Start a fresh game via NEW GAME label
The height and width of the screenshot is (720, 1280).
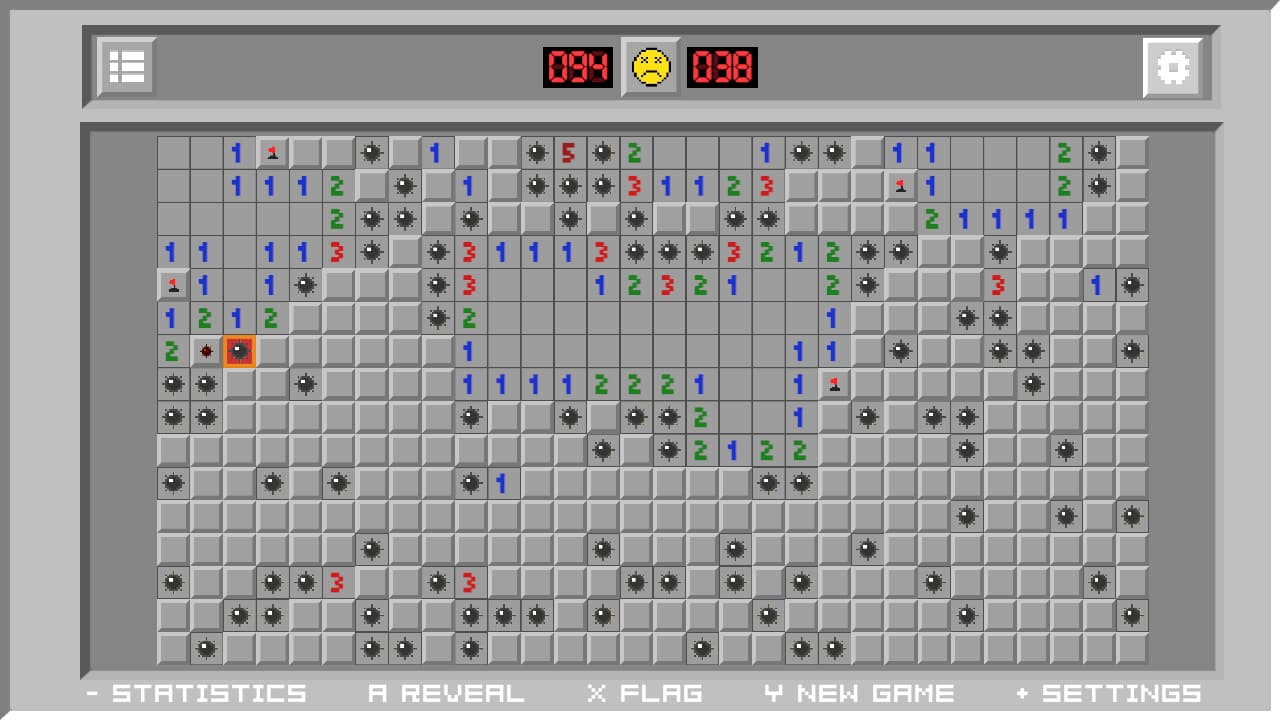pyautogui.click(x=860, y=692)
